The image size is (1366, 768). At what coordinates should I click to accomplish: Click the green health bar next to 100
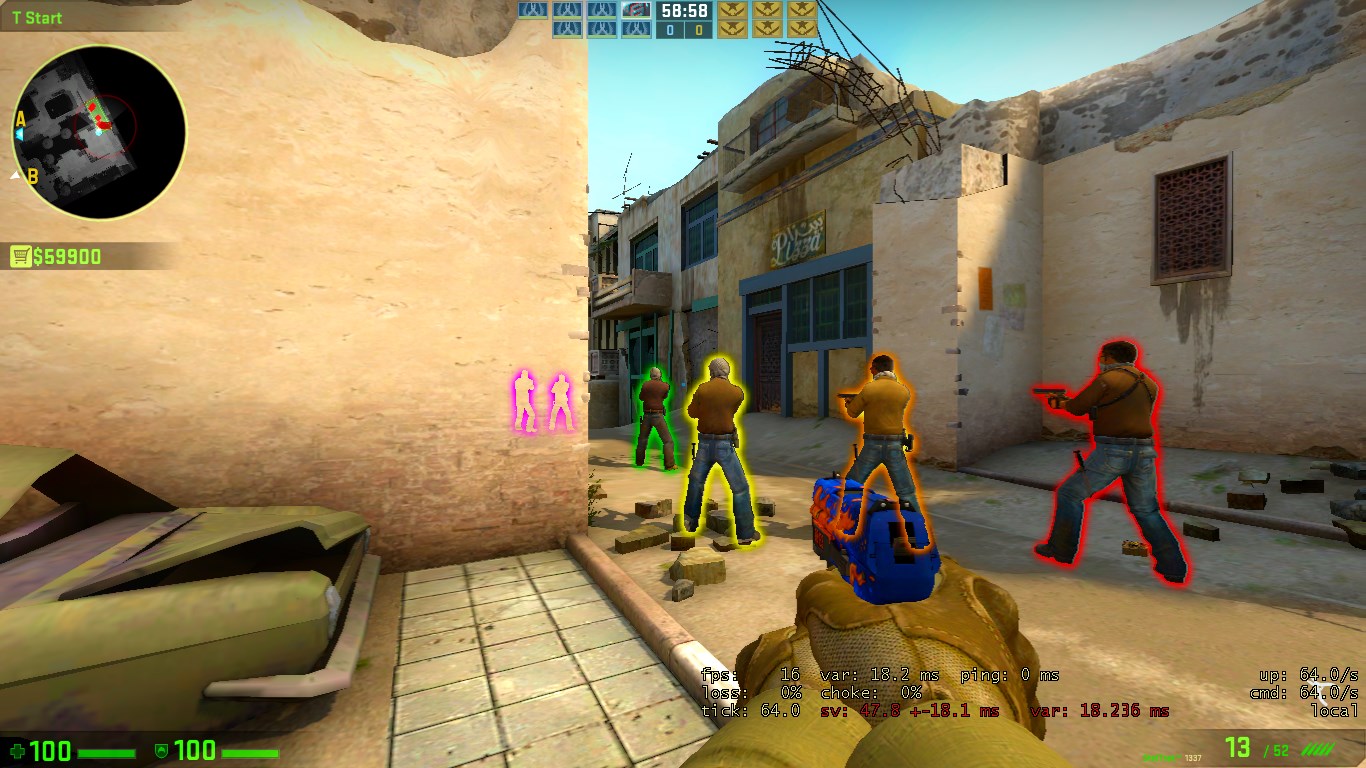click(106, 751)
